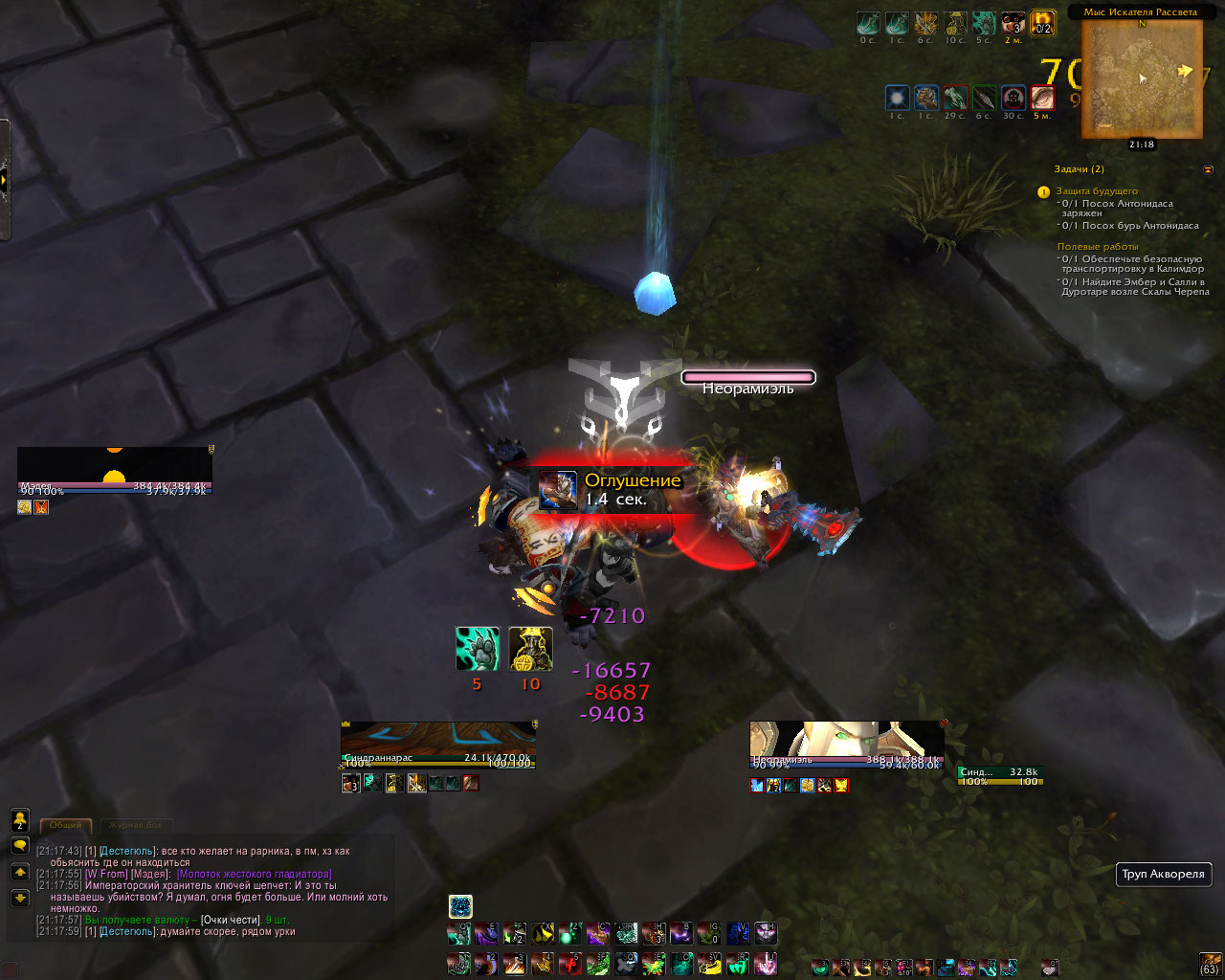Open the quest Защита будущего

click(x=1097, y=191)
